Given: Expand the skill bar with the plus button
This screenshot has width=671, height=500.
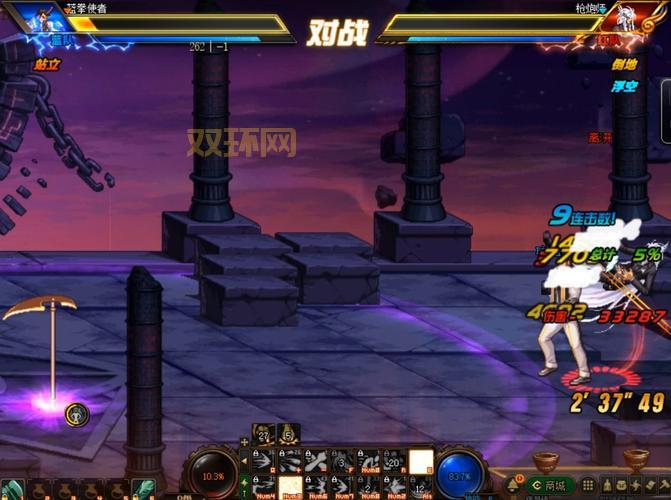Looking at the screenshot, I should [x=244, y=441].
